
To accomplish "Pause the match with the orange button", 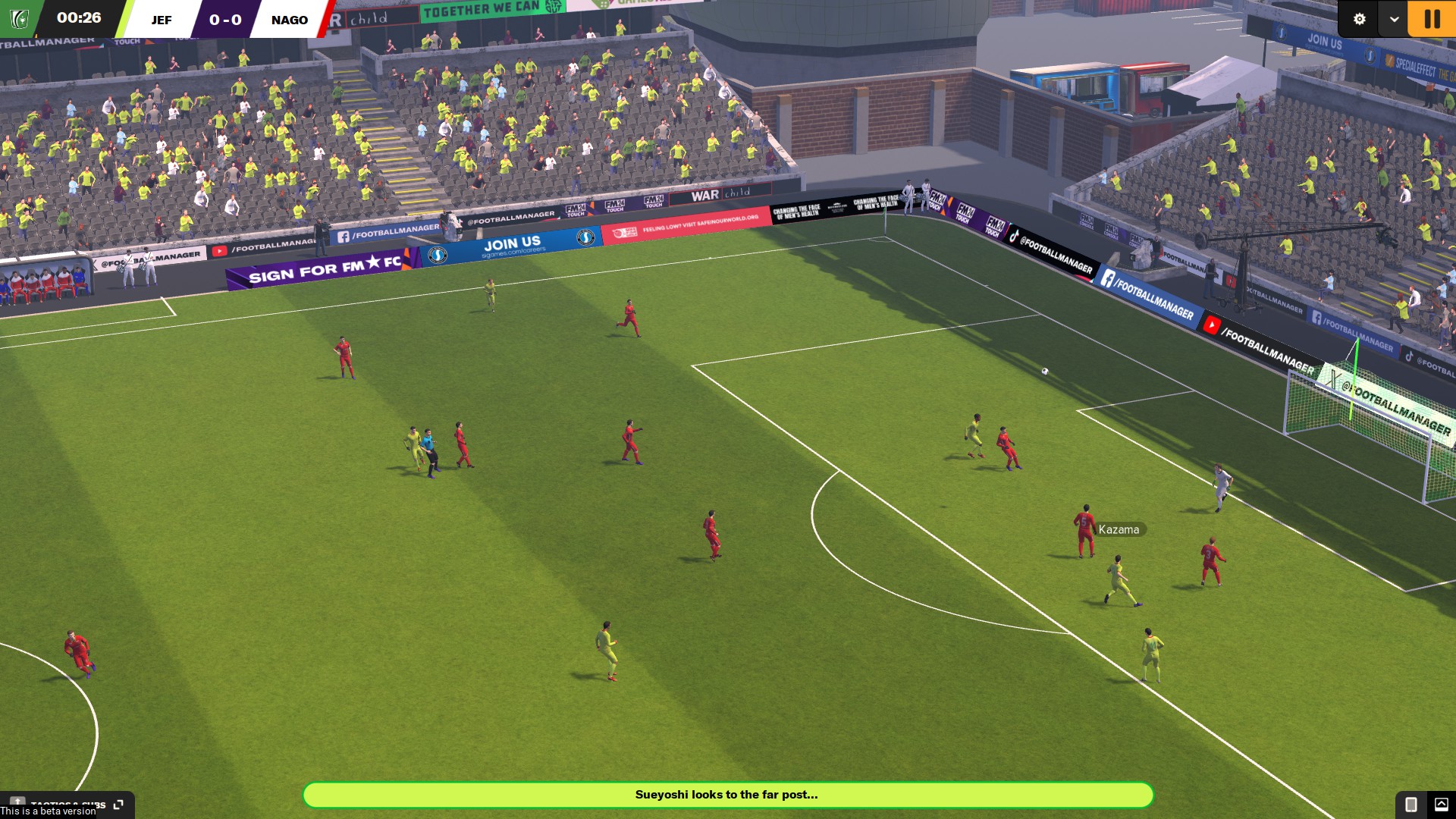I will click(x=1431, y=19).
